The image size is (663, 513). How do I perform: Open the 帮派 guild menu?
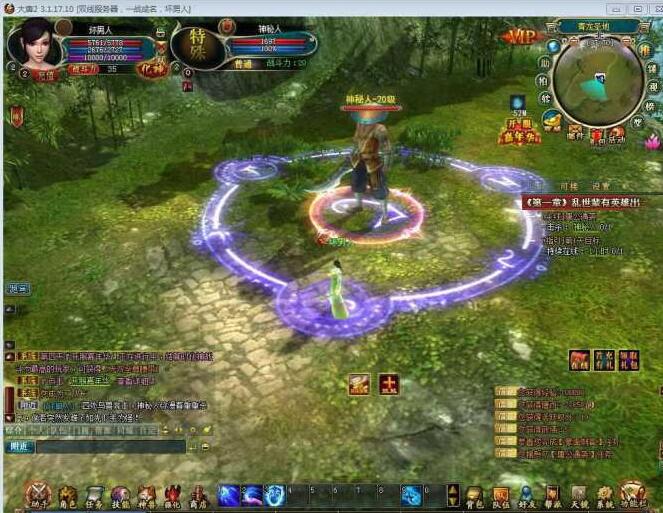(553, 496)
